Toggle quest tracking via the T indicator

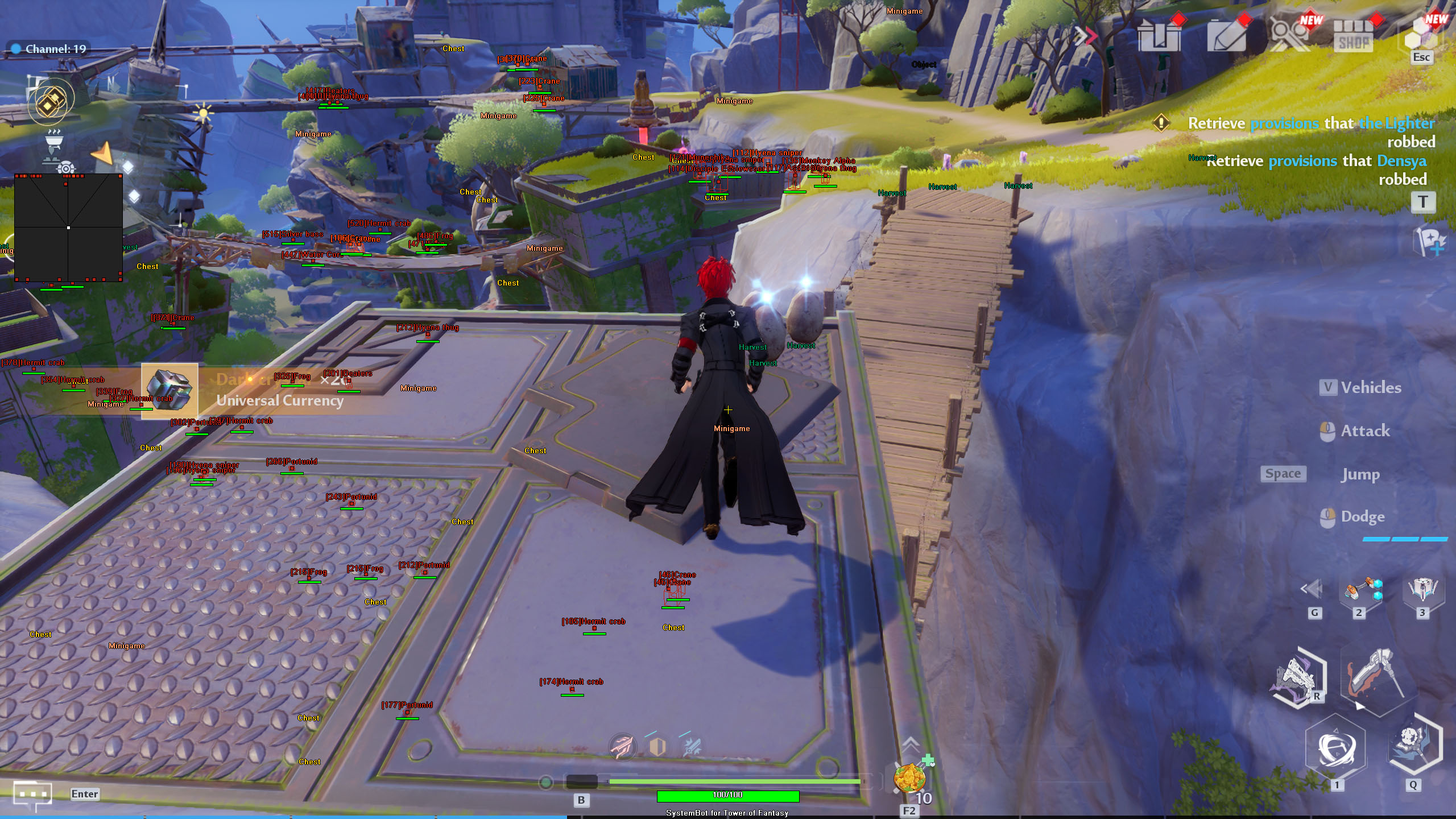click(1425, 203)
